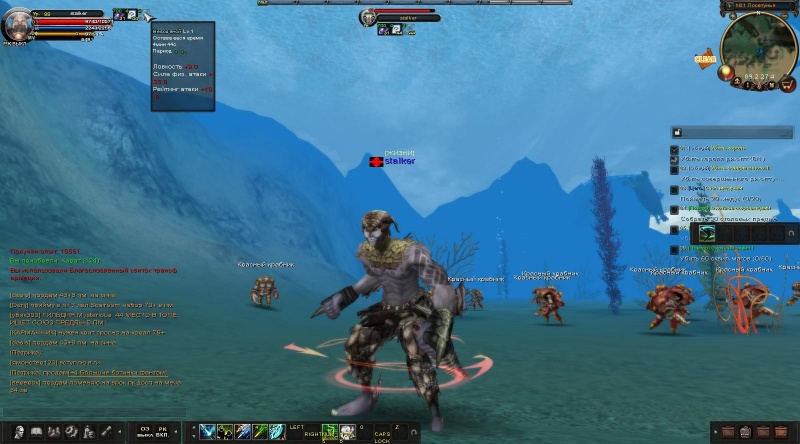Open the book icon in bottom menu
The image size is (800, 444).
tap(36, 432)
